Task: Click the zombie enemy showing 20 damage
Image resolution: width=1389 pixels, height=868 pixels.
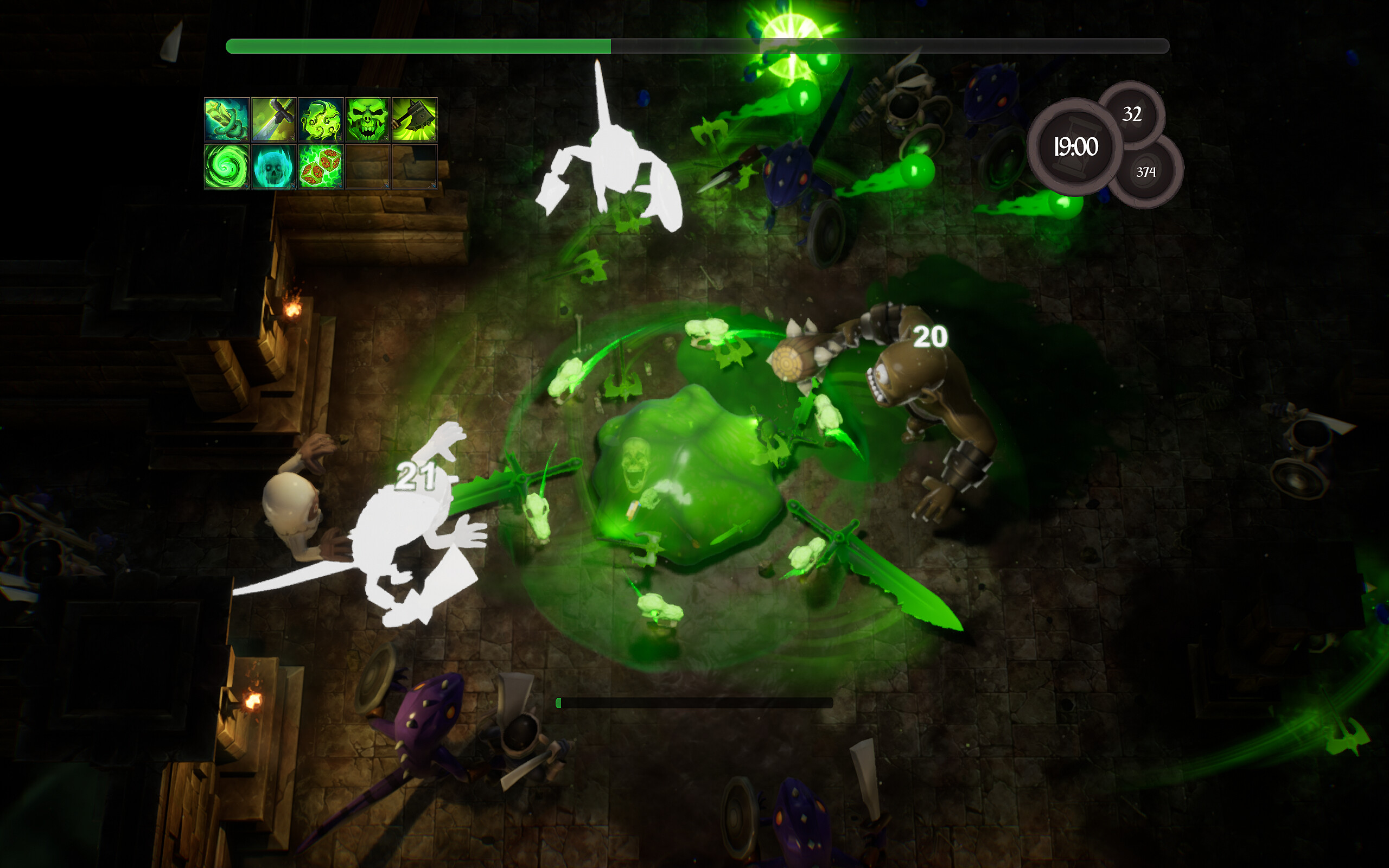Action: pyautogui.click(x=930, y=413)
